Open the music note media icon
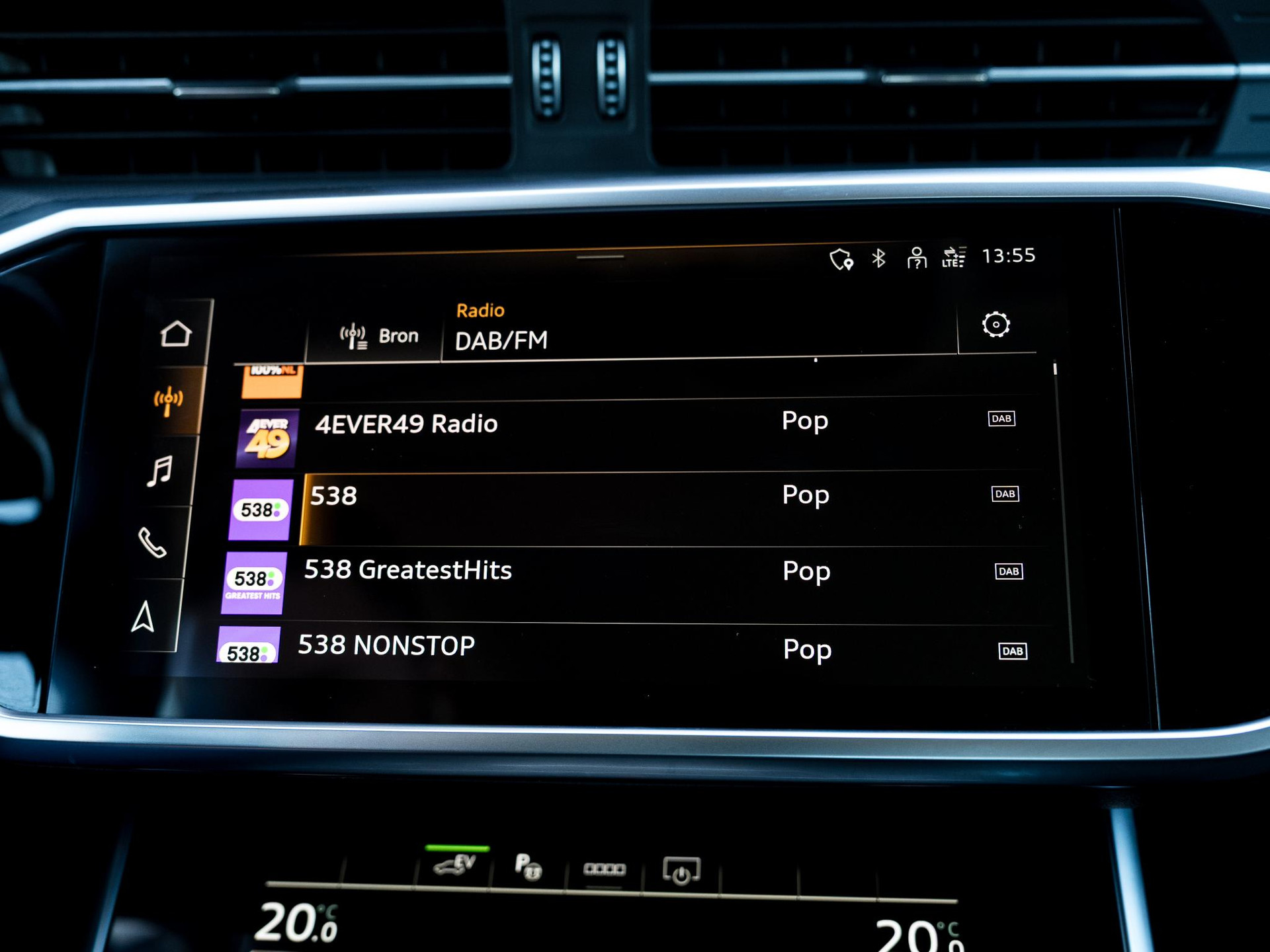 tap(160, 471)
